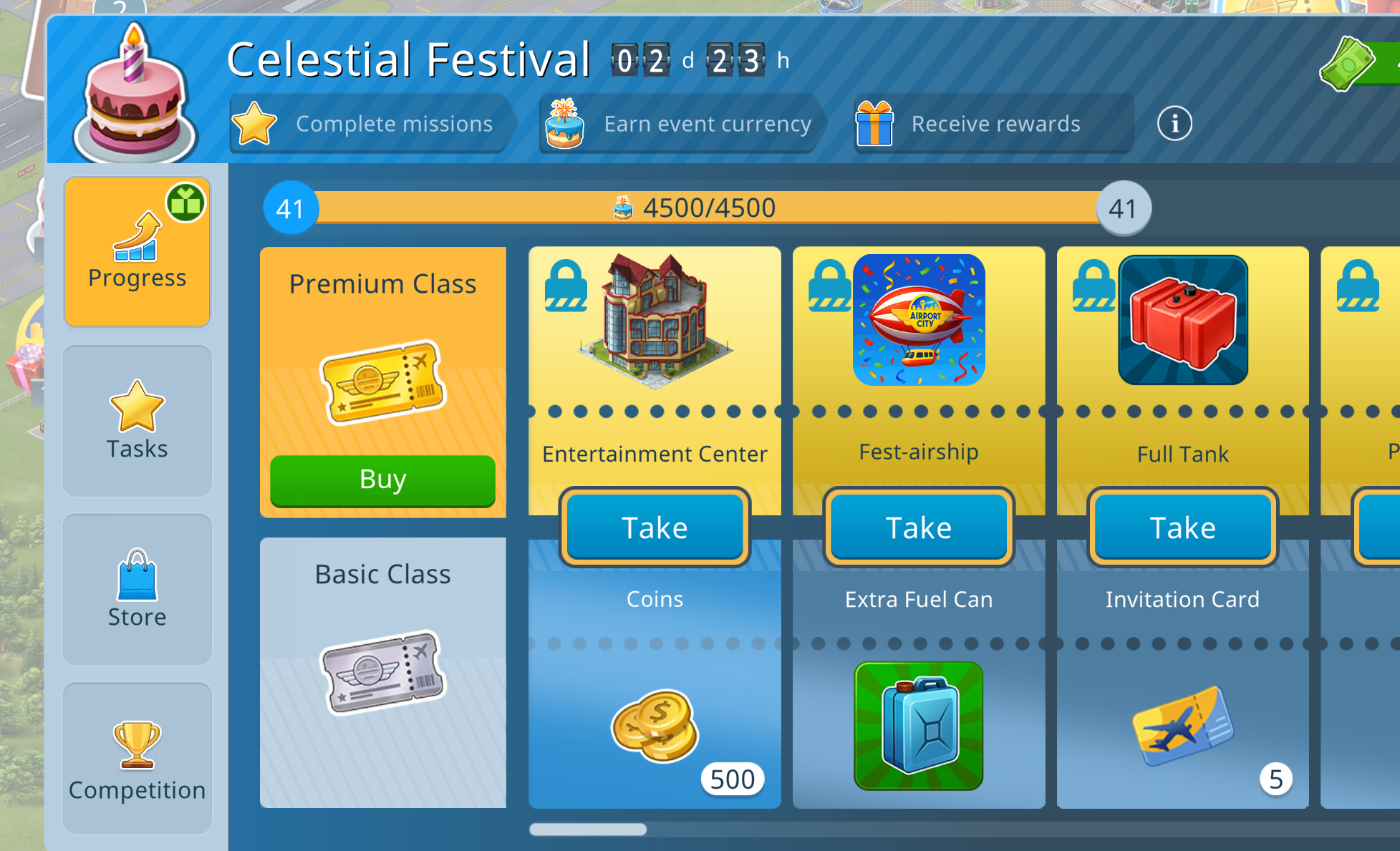1400x851 pixels.
Task: Take the Fest-airship reward
Action: (919, 527)
